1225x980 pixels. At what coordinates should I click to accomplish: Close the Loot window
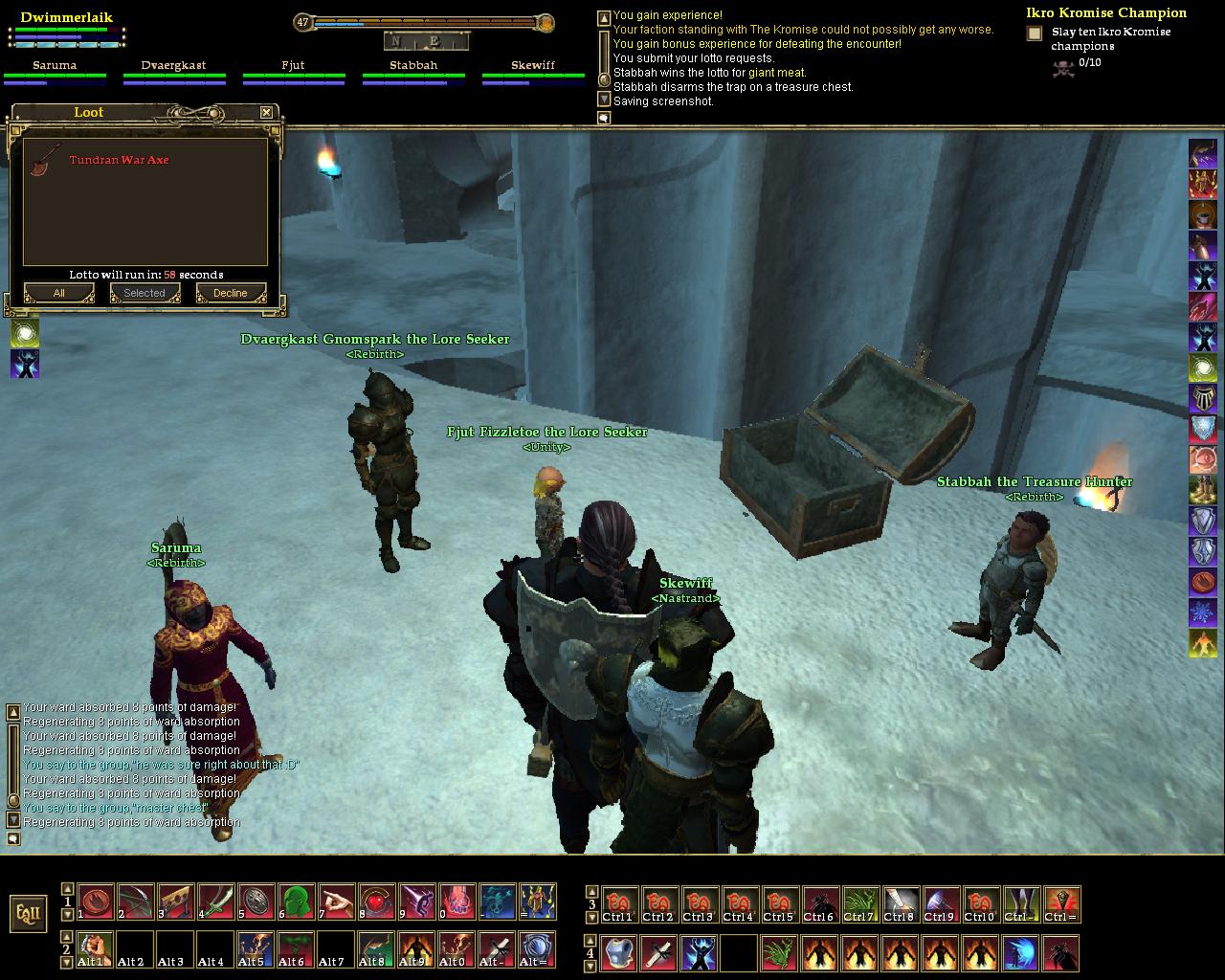(266, 113)
